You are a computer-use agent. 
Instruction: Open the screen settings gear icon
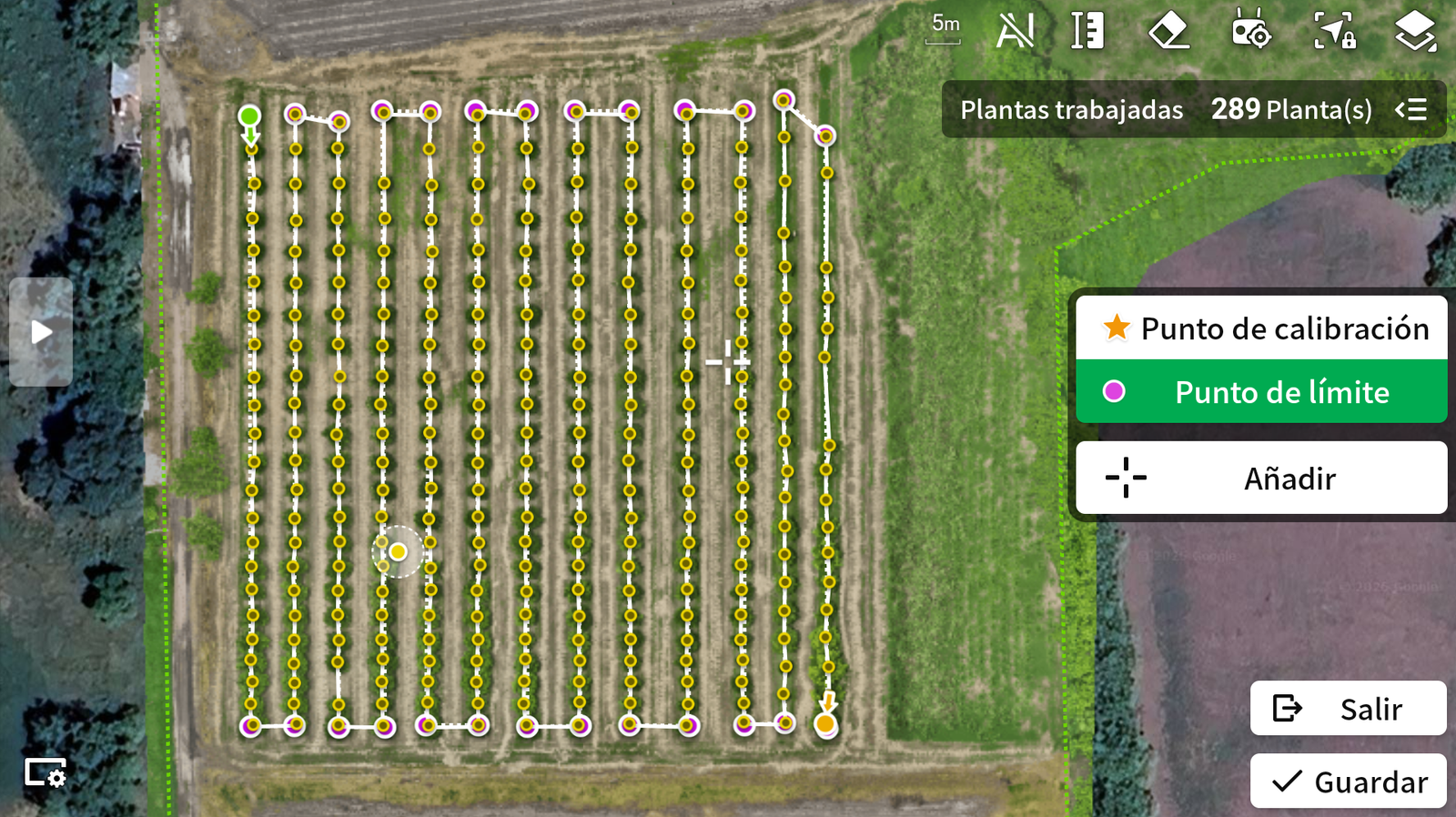pos(45,773)
